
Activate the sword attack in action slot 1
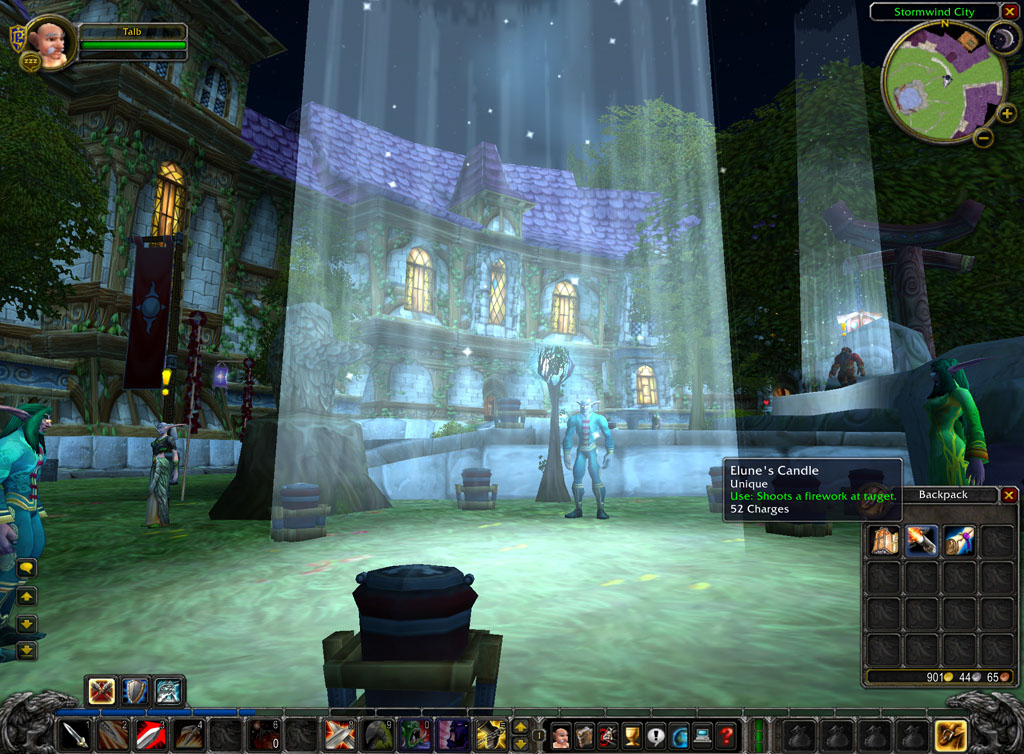[76, 736]
